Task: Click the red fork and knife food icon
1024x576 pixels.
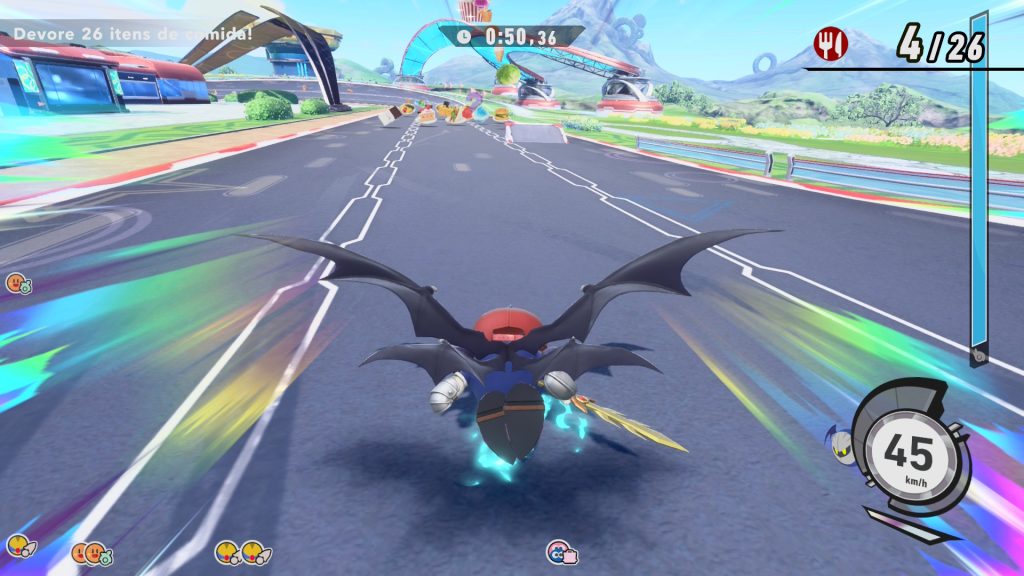Action: click(829, 42)
